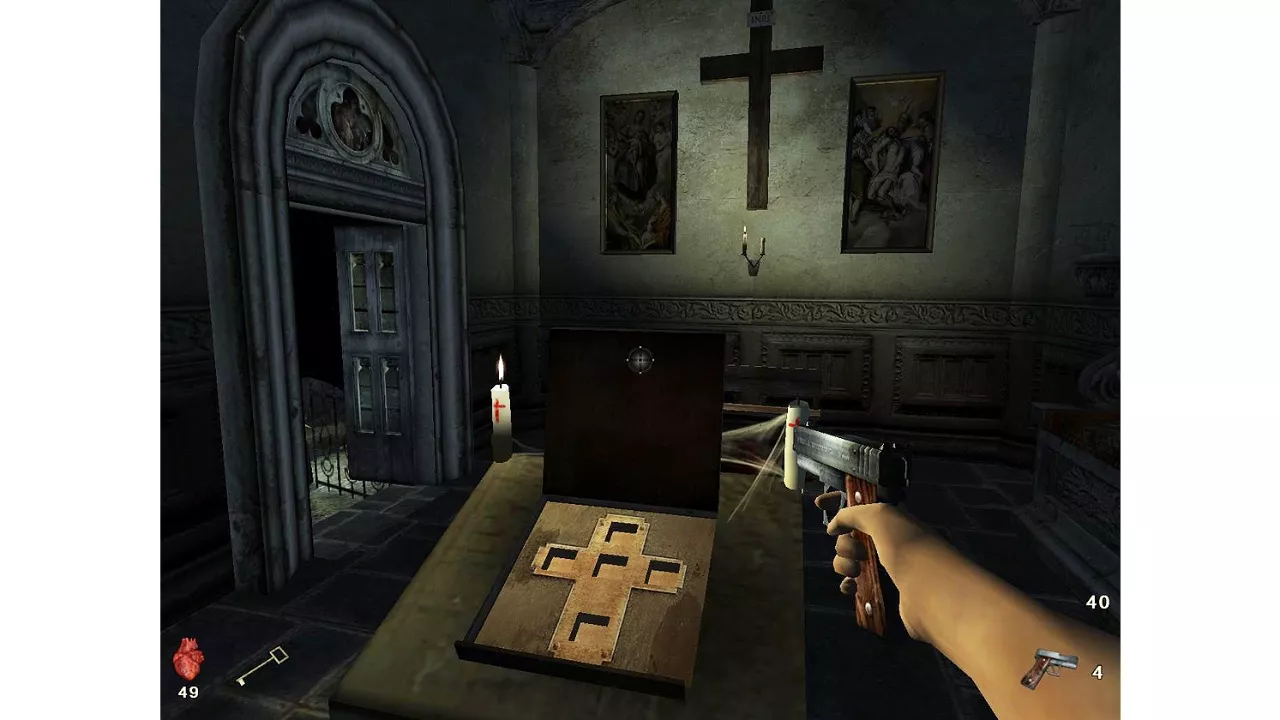This screenshot has height=720, width=1280.
Task: Select the key item icon
Action: (x=262, y=667)
